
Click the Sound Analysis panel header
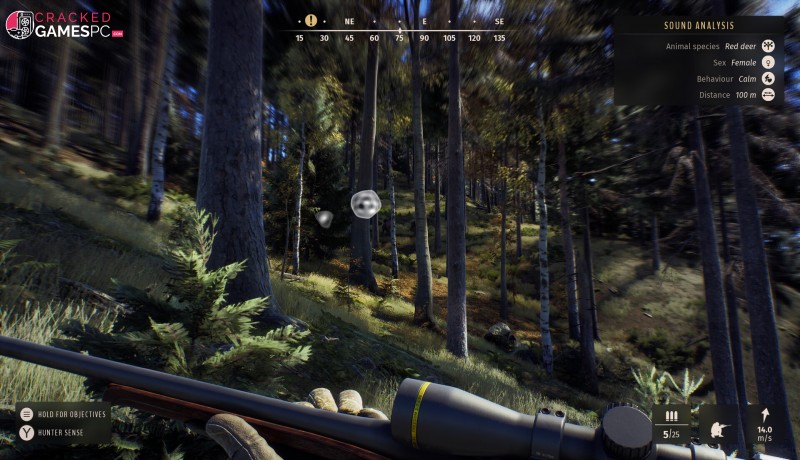coord(699,25)
